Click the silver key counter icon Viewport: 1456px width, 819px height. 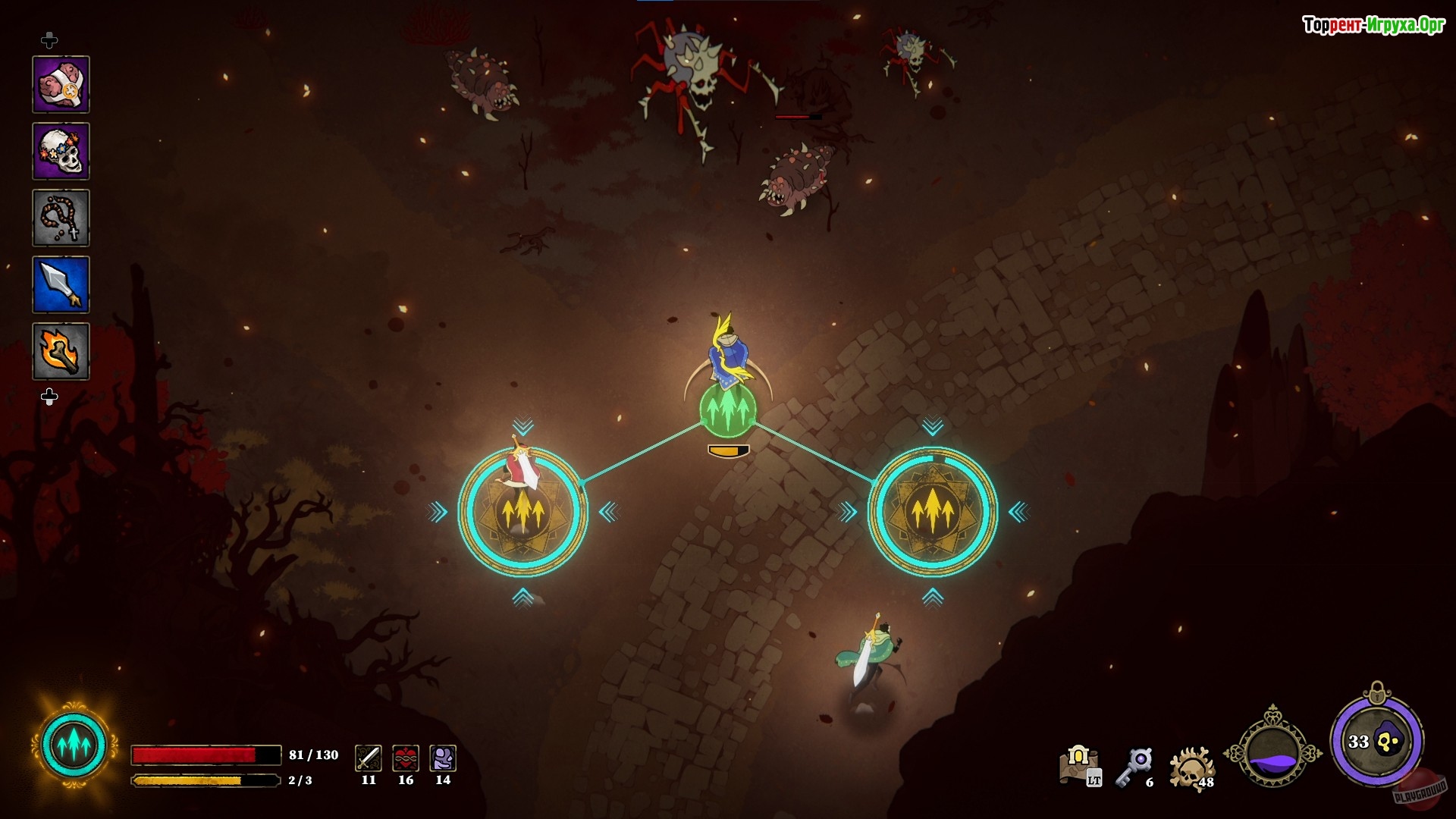(x=1135, y=766)
